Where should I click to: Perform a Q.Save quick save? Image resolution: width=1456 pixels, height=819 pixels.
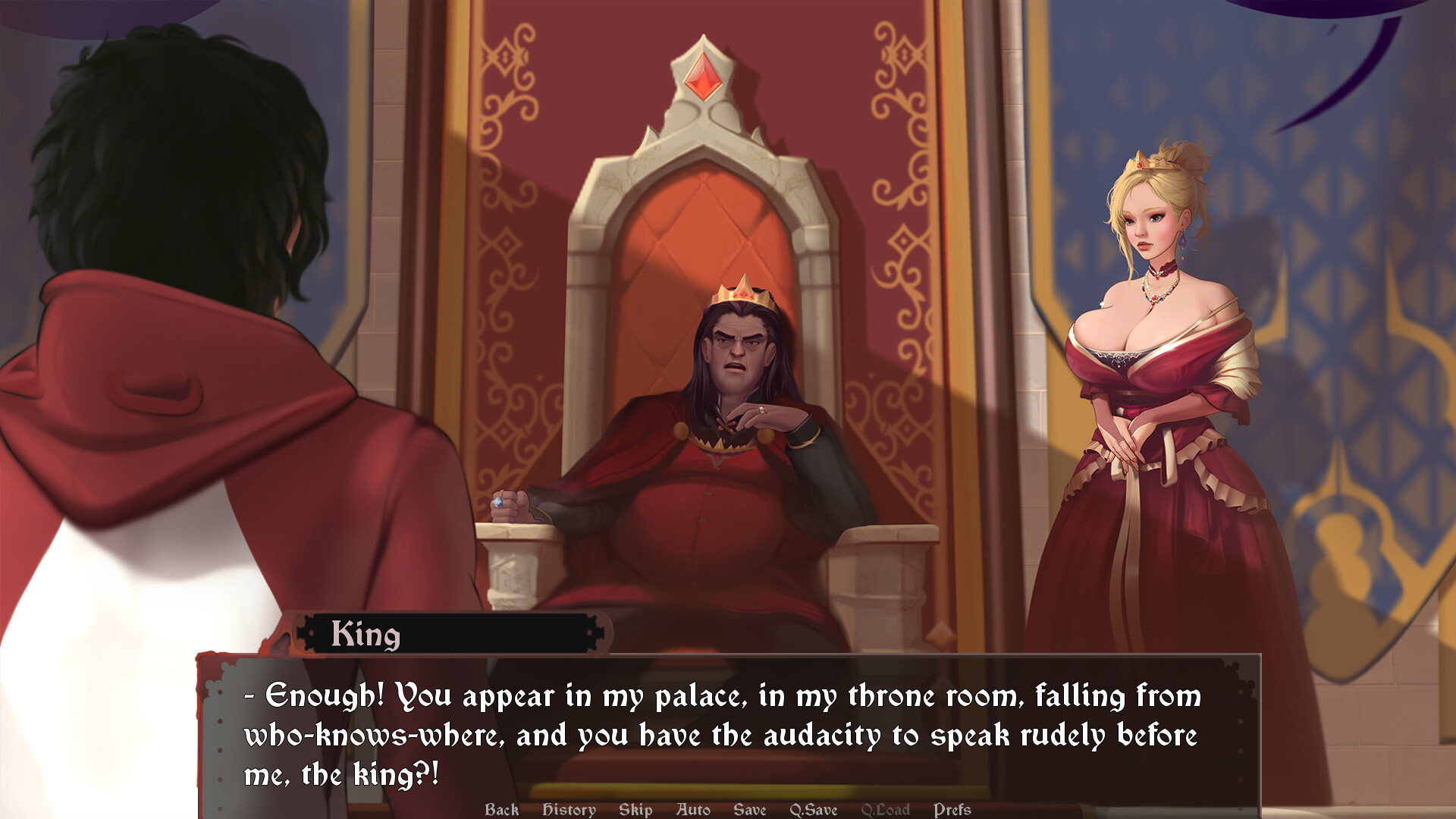(x=813, y=809)
